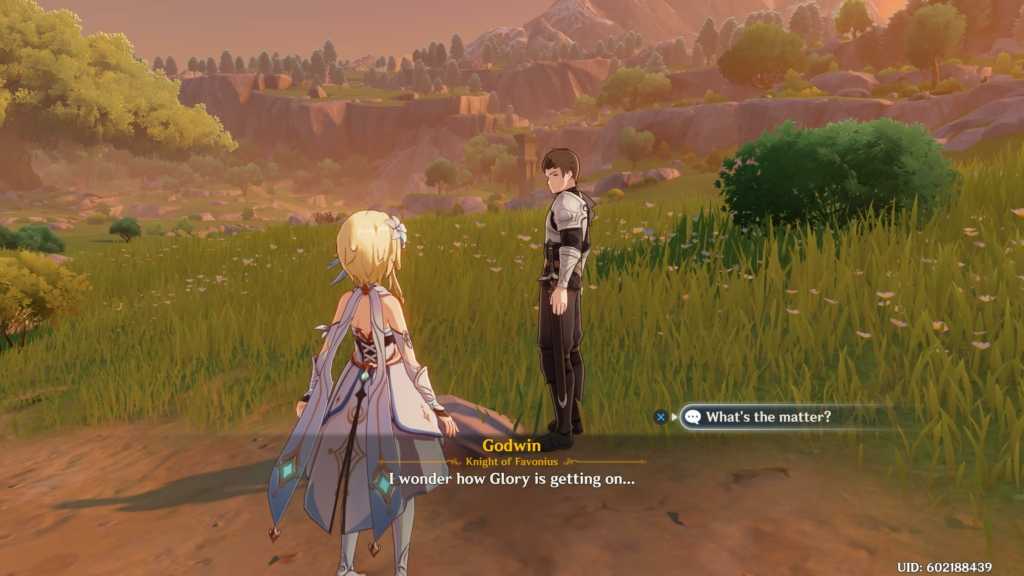Screen dimensions: 1024x576
Task: Choose the "What's the matter?" dialogue reply
Action: pos(768,417)
